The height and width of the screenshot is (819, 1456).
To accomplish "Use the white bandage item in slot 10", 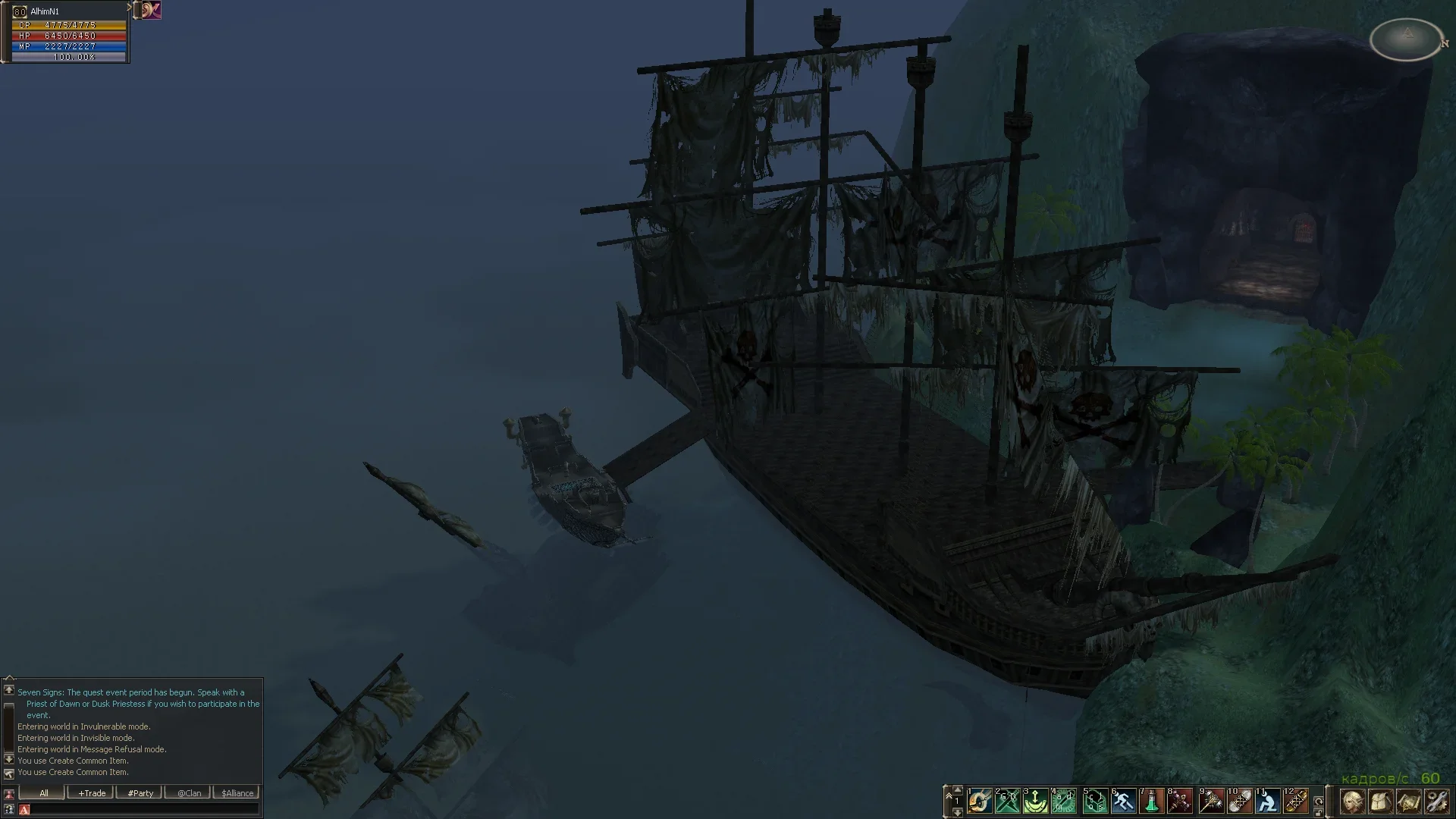I will (x=1238, y=801).
